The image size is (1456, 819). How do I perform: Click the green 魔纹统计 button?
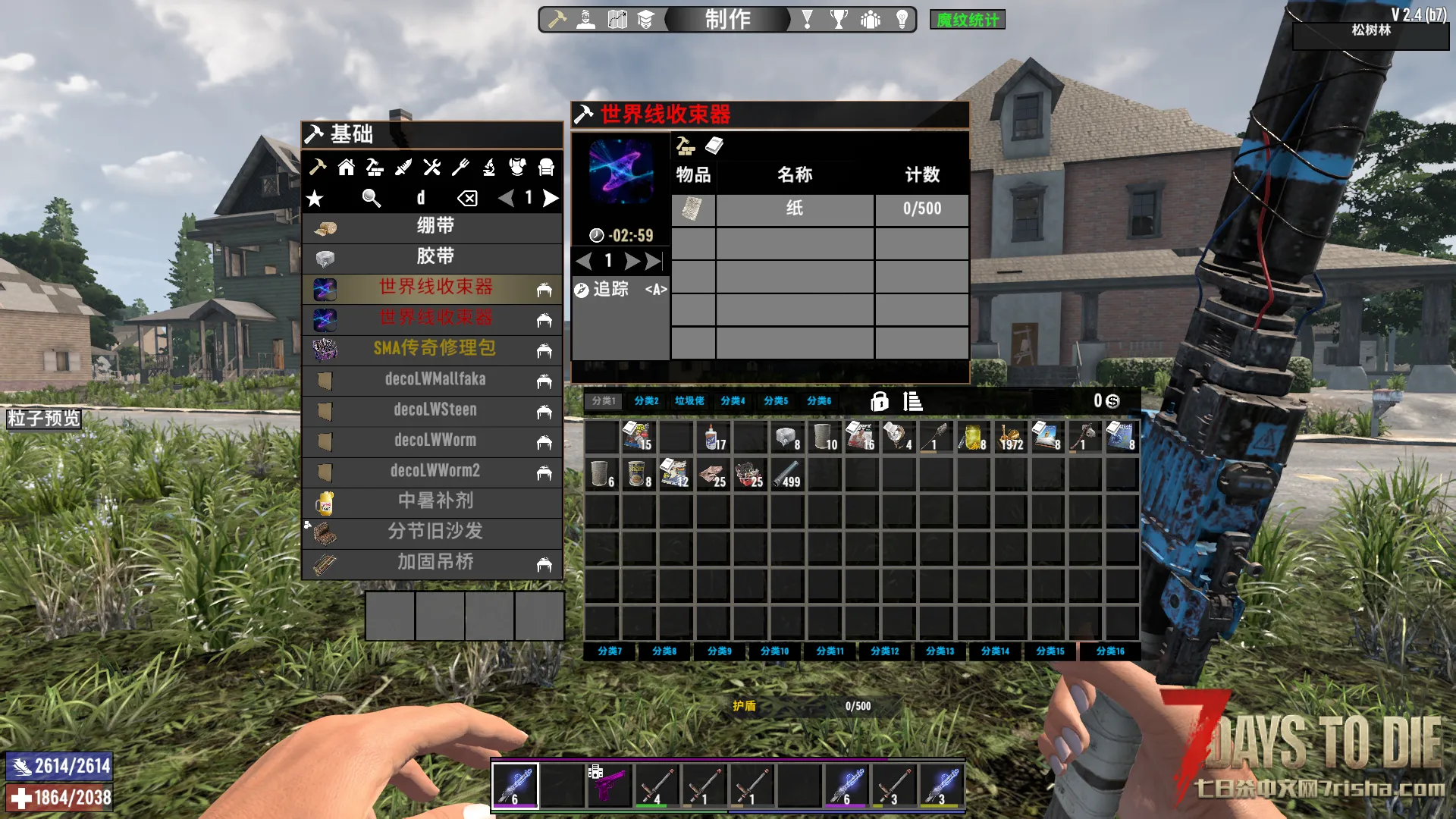967,20
